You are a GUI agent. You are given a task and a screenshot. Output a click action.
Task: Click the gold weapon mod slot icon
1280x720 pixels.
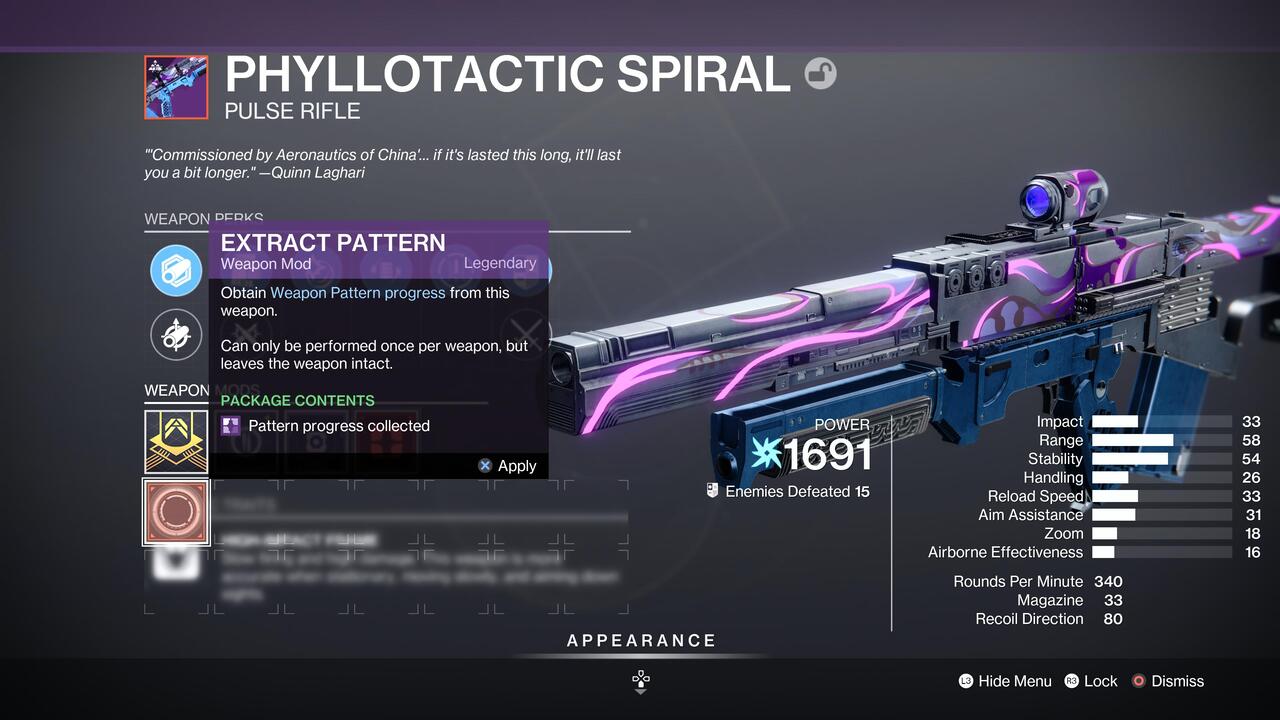pyautogui.click(x=176, y=440)
